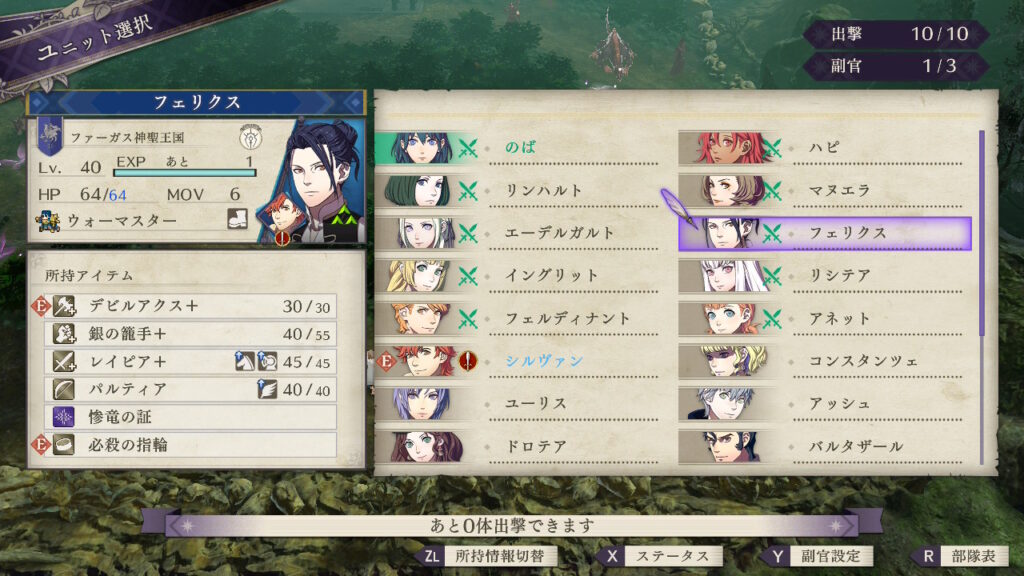Pick バルタザール unit row
The width and height of the screenshot is (1024, 576).
coord(824,446)
